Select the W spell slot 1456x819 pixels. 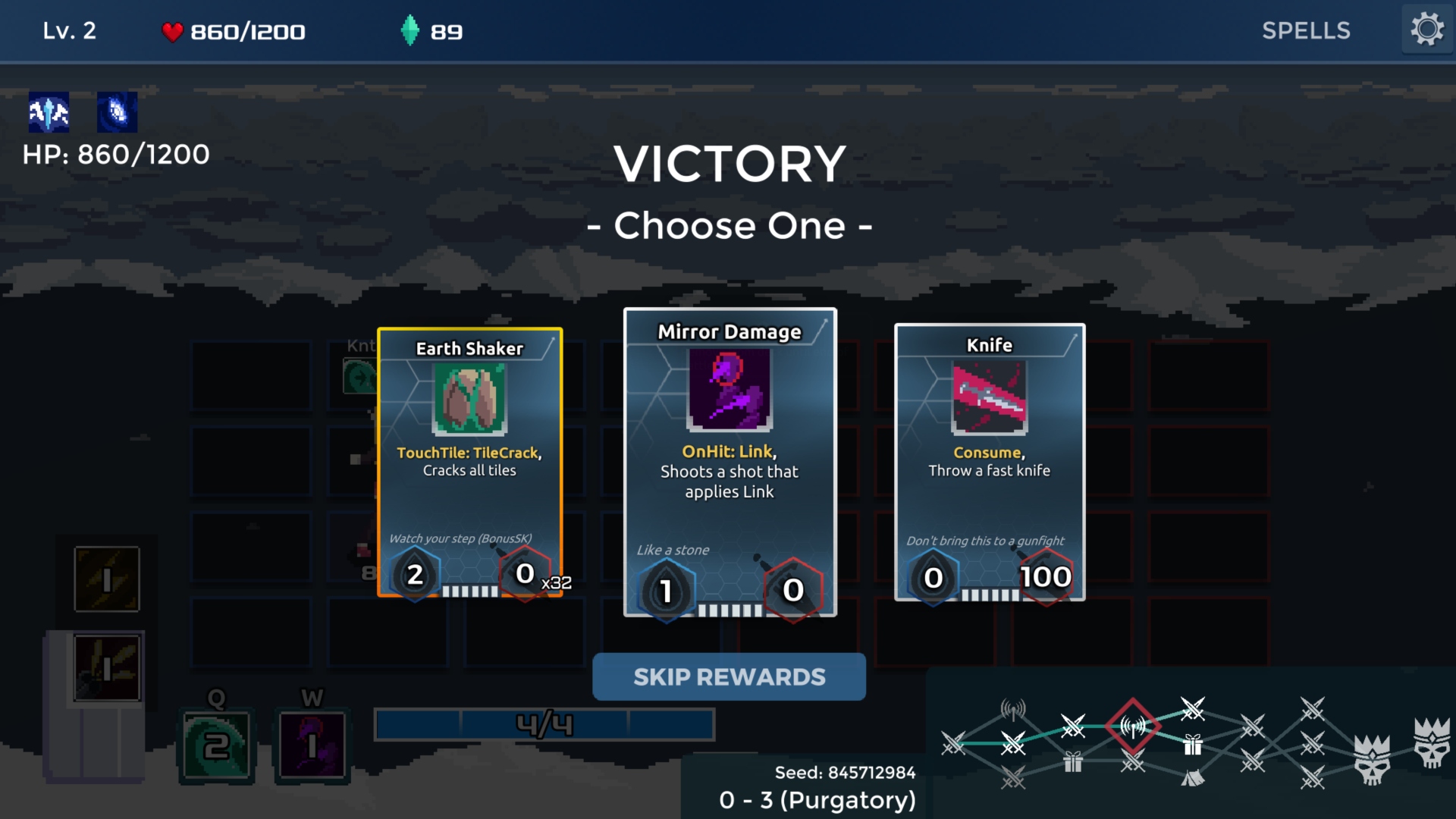(x=312, y=746)
